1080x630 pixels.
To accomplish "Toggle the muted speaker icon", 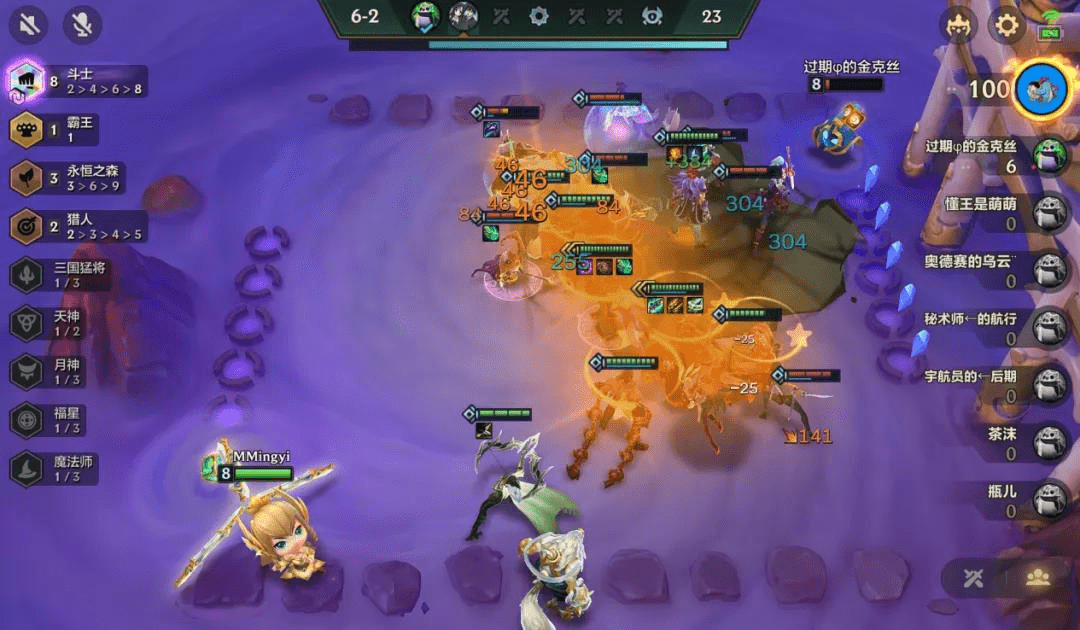I will click(x=28, y=25).
